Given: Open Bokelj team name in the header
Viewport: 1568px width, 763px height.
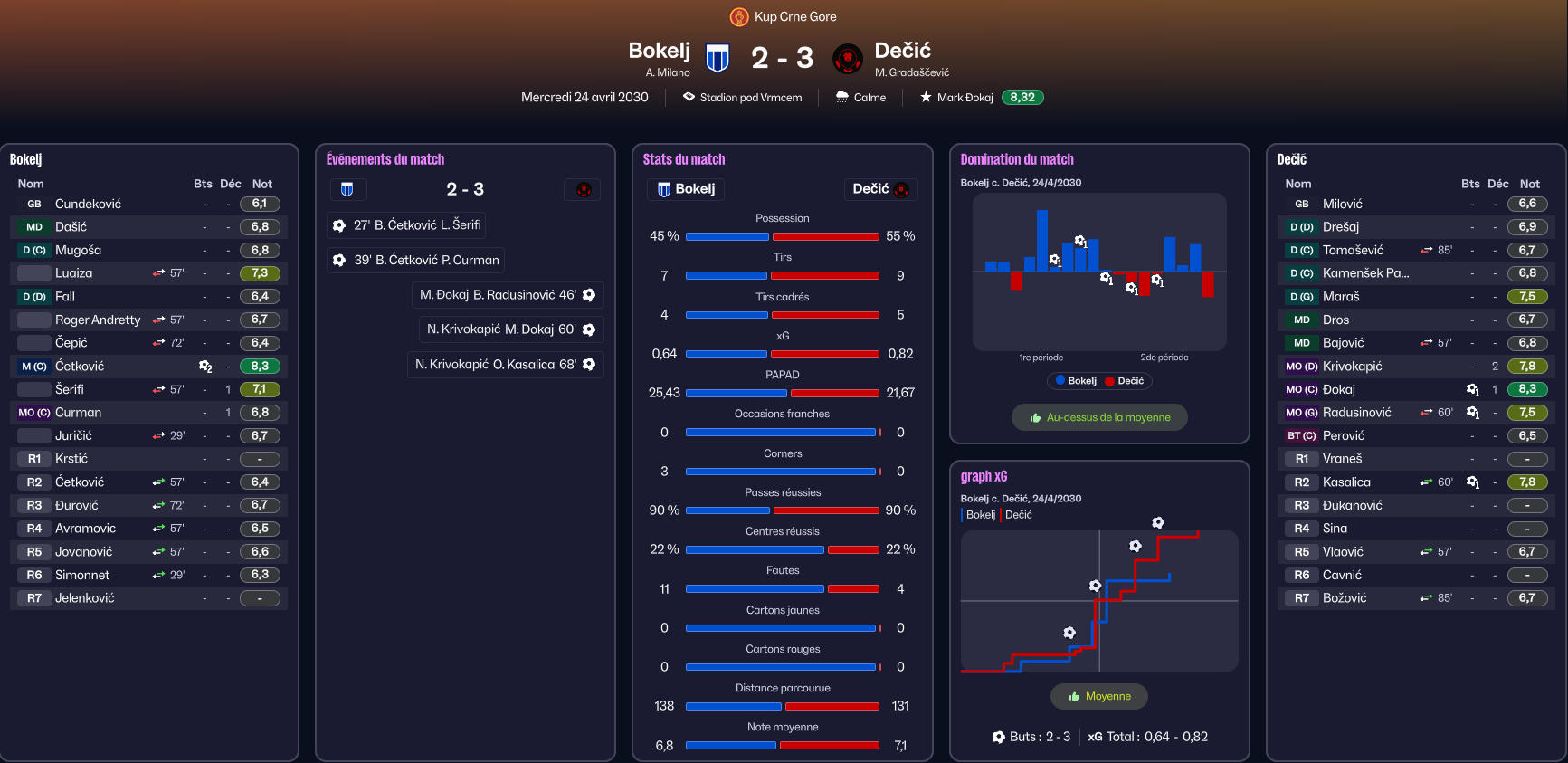Looking at the screenshot, I should [x=659, y=51].
